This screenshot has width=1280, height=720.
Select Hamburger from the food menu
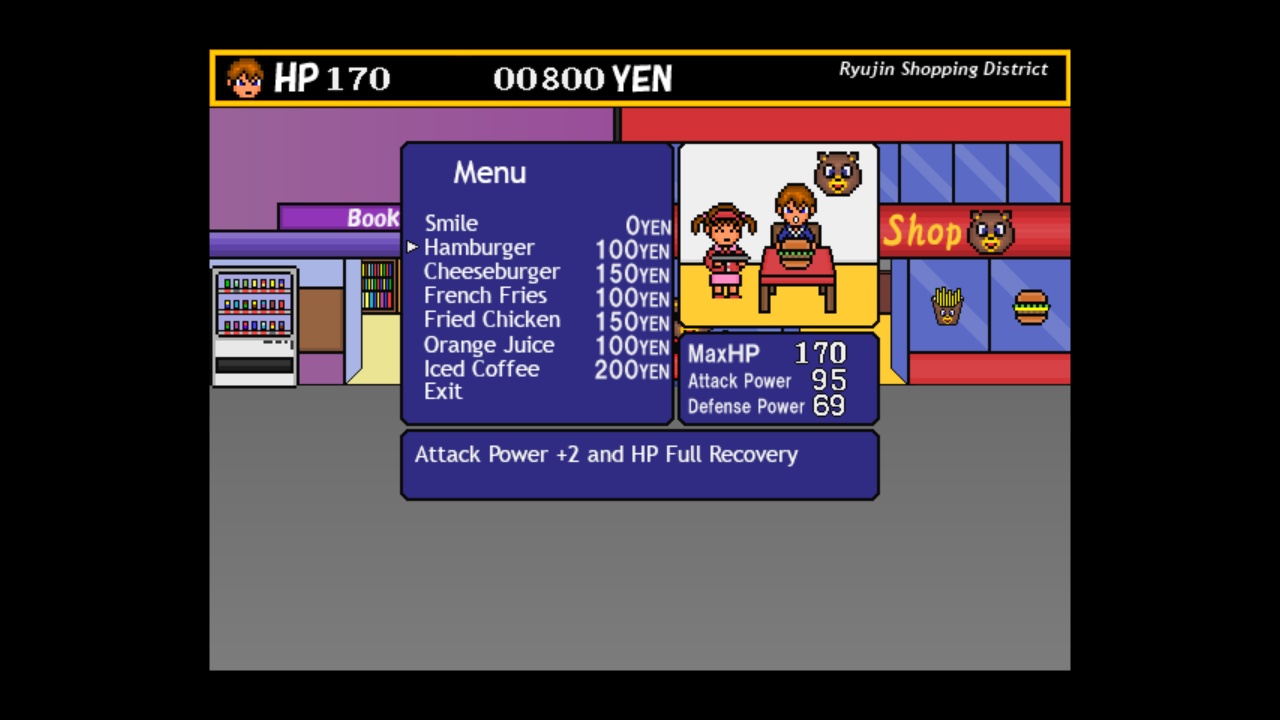[479, 247]
